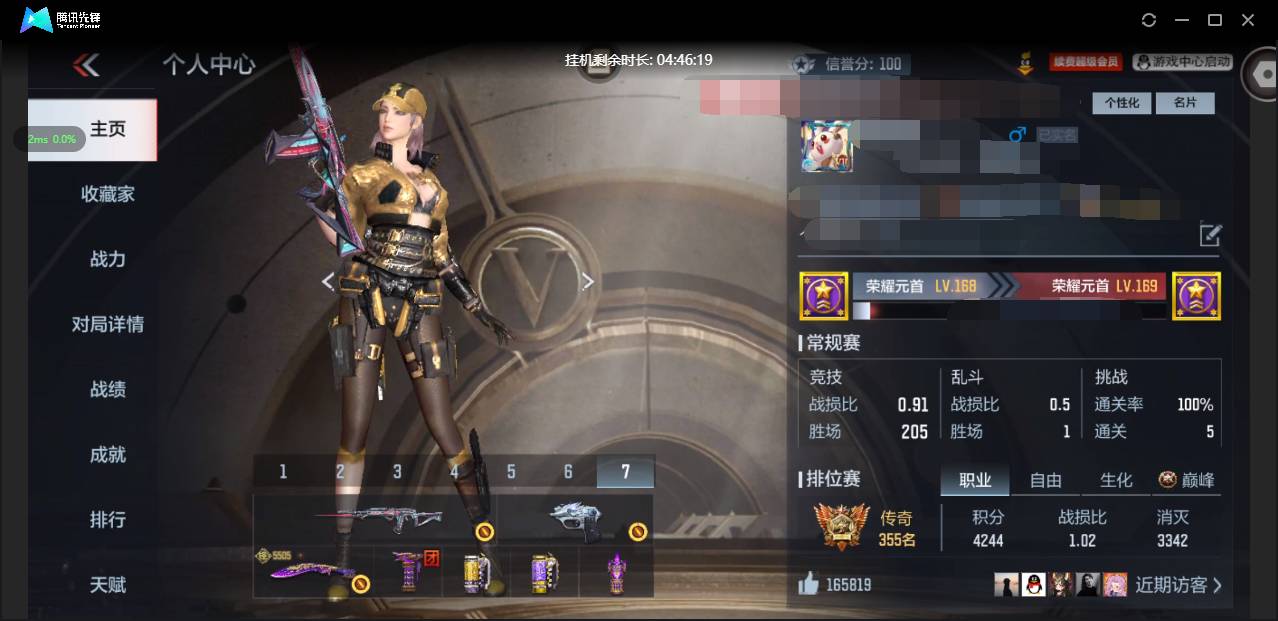Maximize the Tencent emulator window
The width and height of the screenshot is (1278, 621).
(1215, 20)
